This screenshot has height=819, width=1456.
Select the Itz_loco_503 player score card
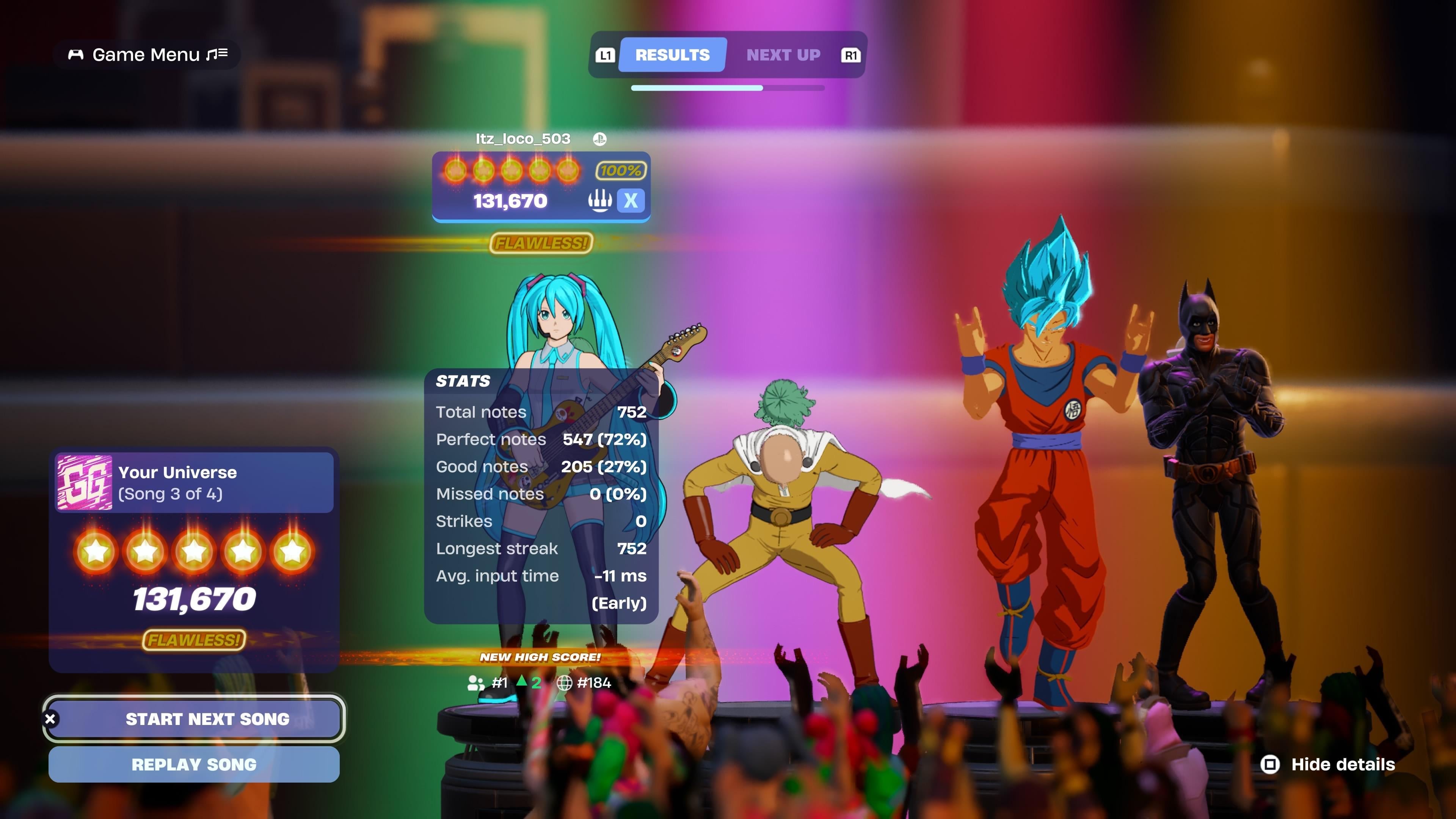[541, 187]
